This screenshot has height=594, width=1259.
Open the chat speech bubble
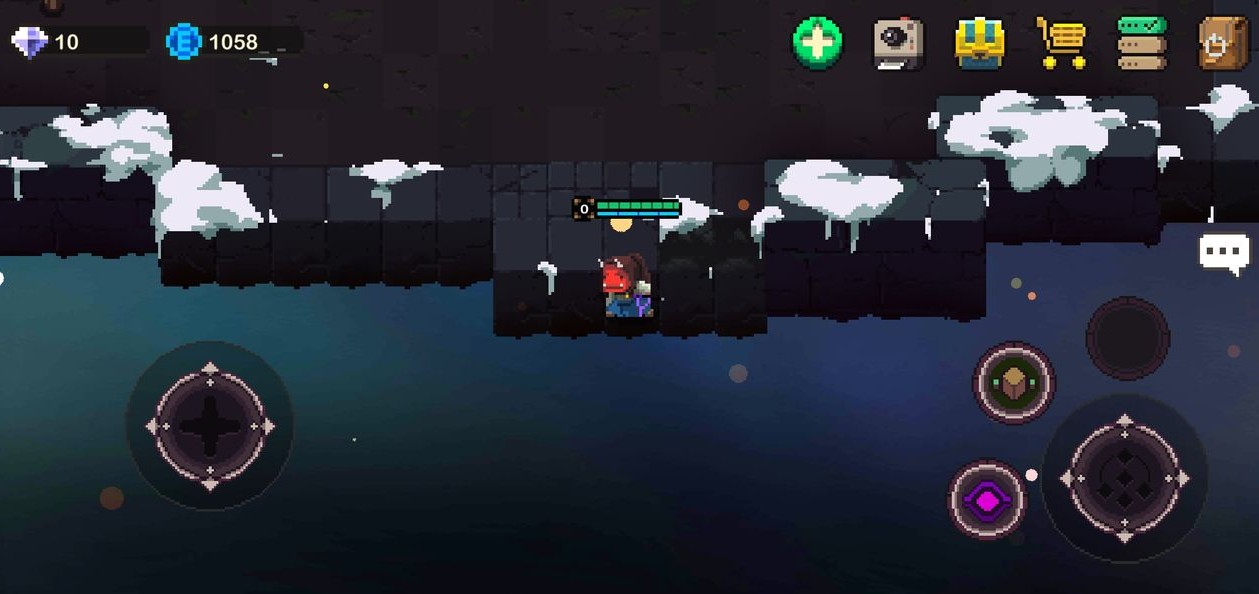coord(1224,253)
